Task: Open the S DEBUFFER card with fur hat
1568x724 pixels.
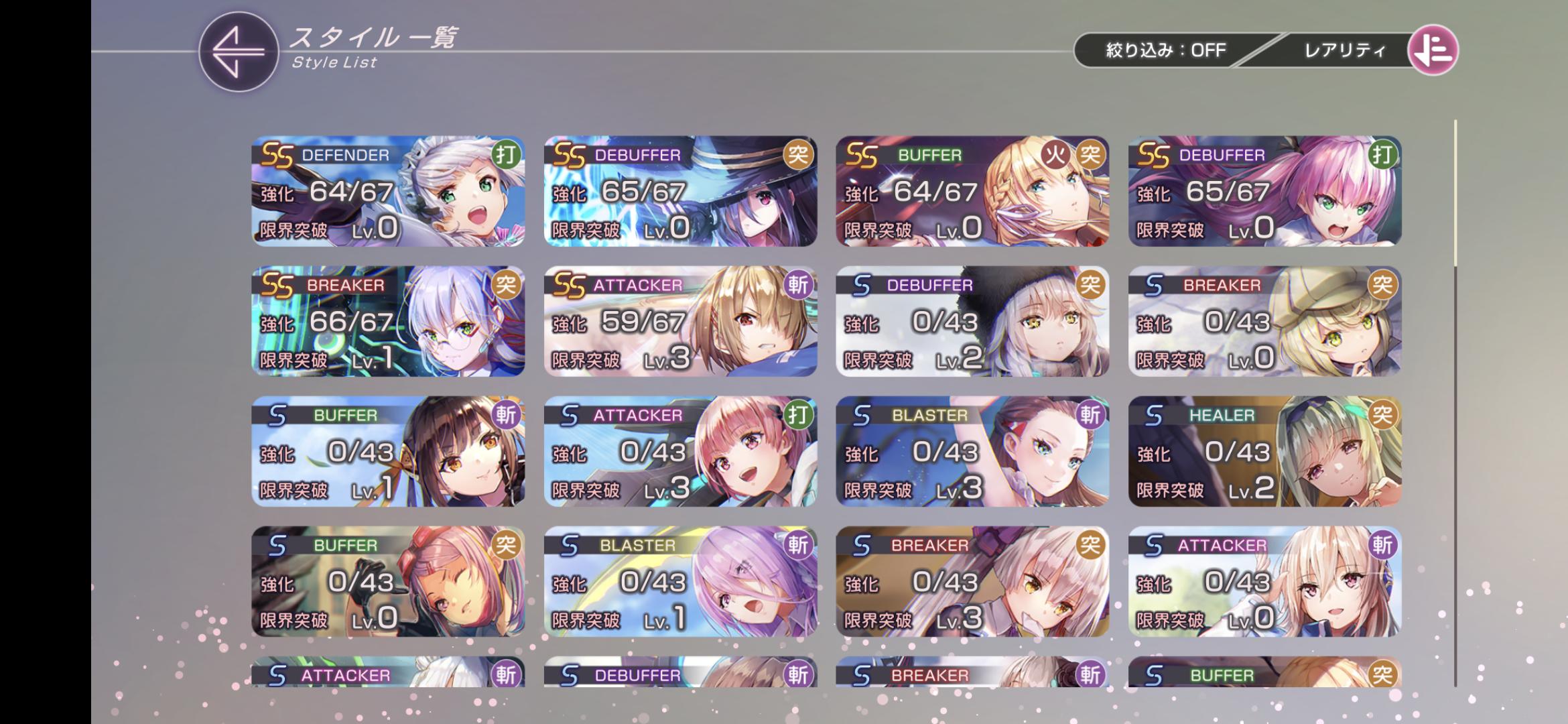Action: click(972, 321)
